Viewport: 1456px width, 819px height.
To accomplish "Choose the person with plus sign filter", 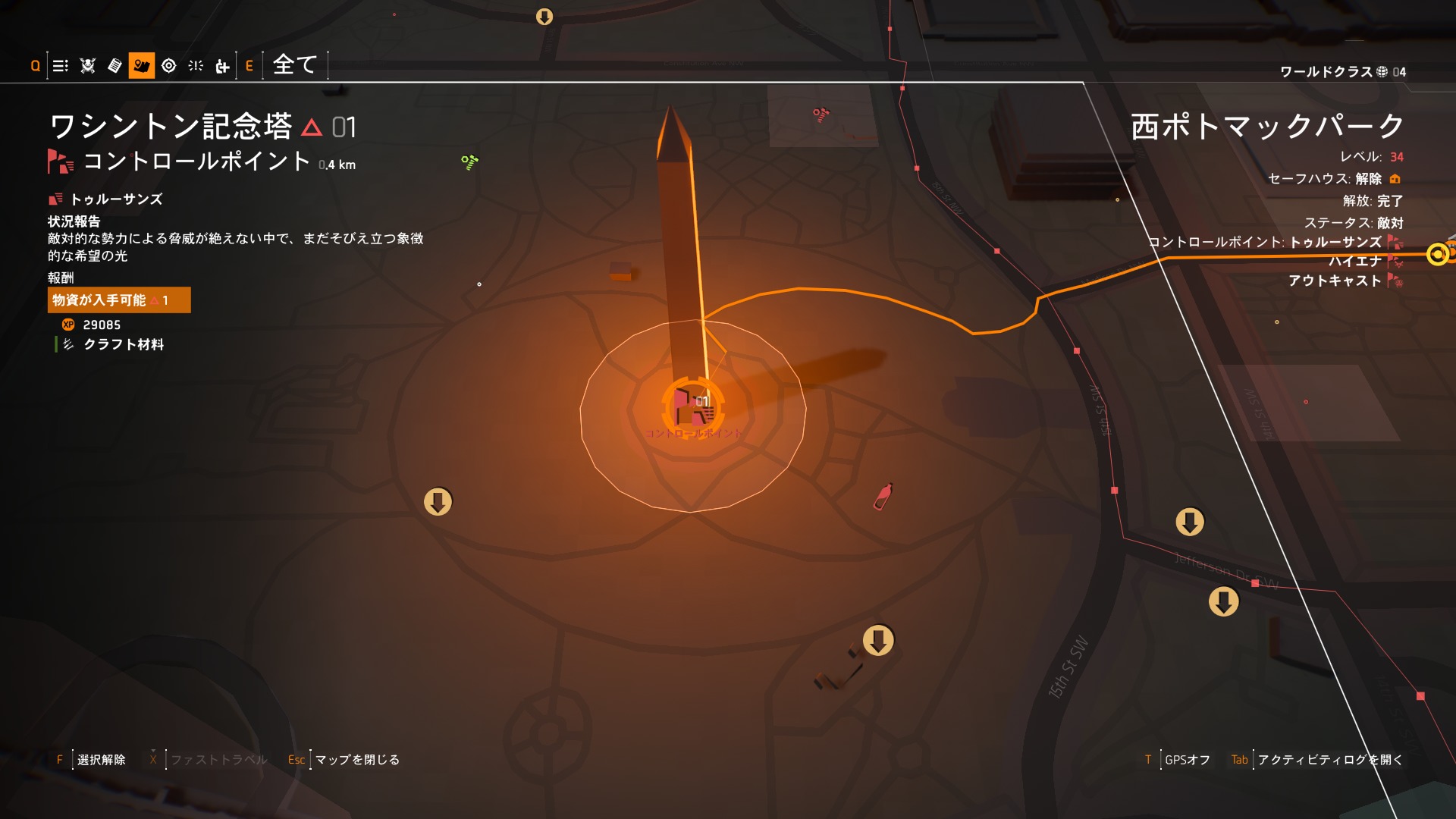I will pos(222,67).
